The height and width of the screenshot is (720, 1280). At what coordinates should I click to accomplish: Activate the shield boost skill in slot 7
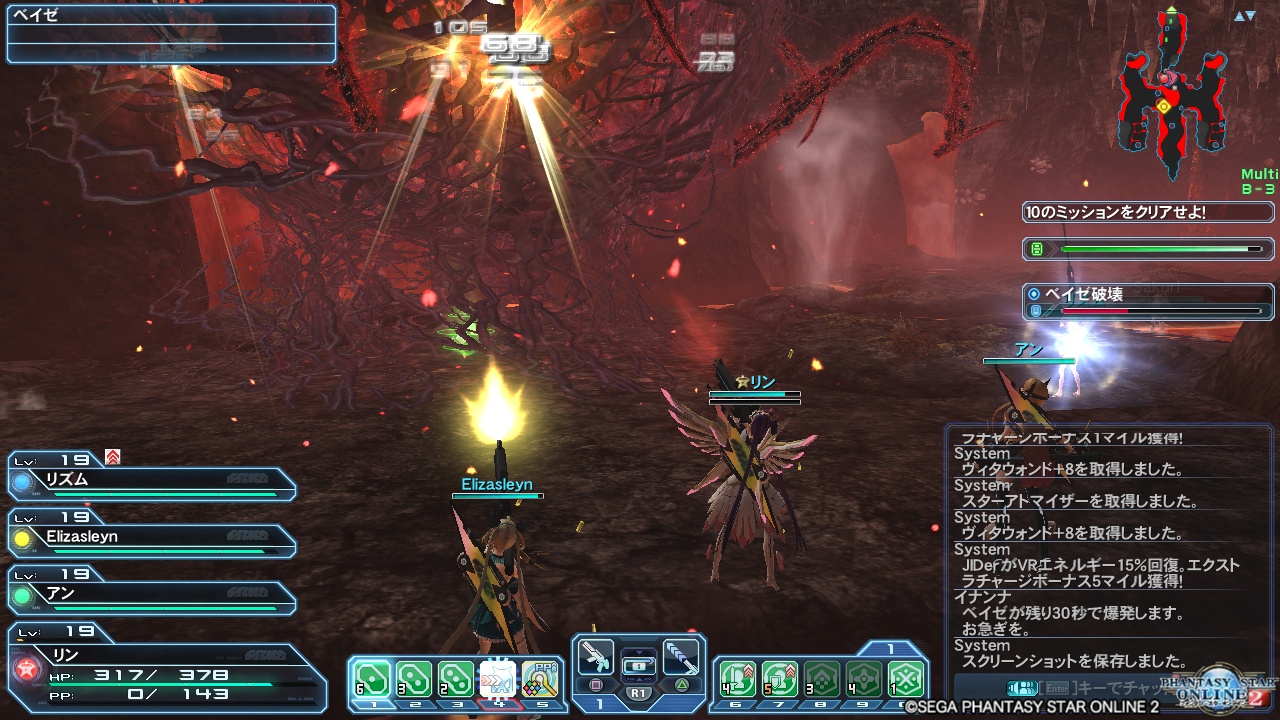[x=779, y=679]
